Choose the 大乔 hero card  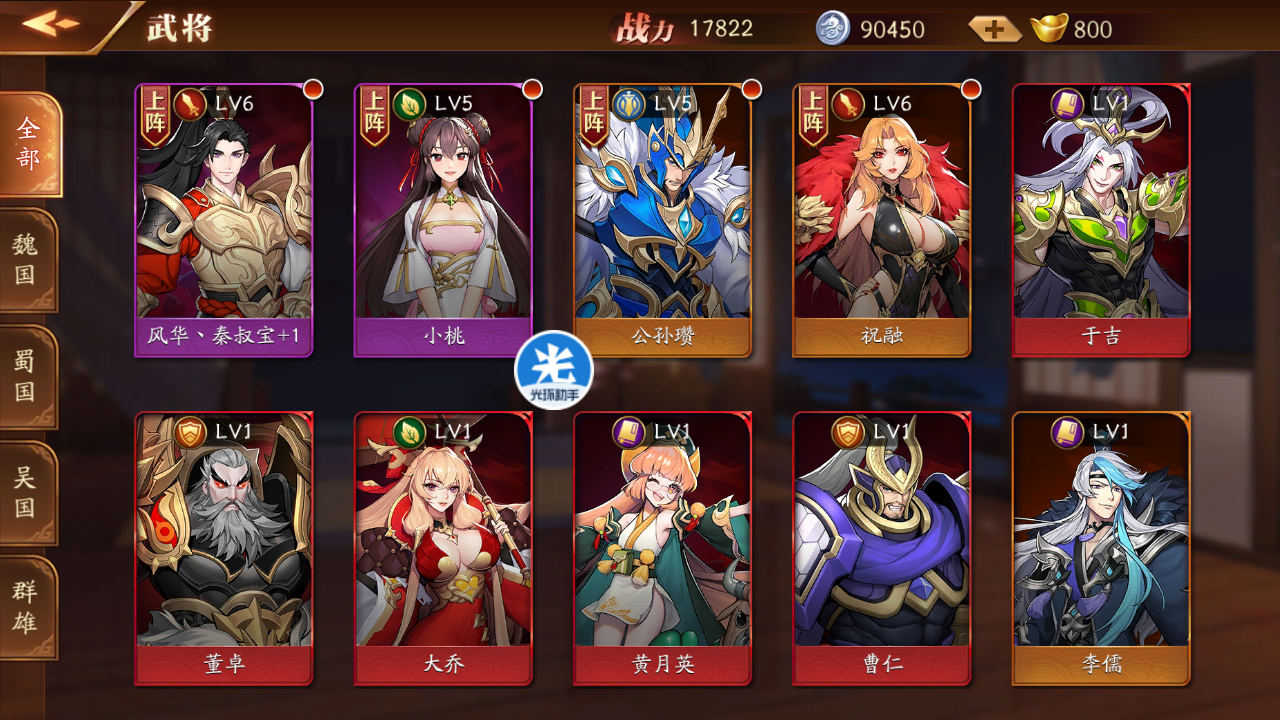[x=443, y=548]
